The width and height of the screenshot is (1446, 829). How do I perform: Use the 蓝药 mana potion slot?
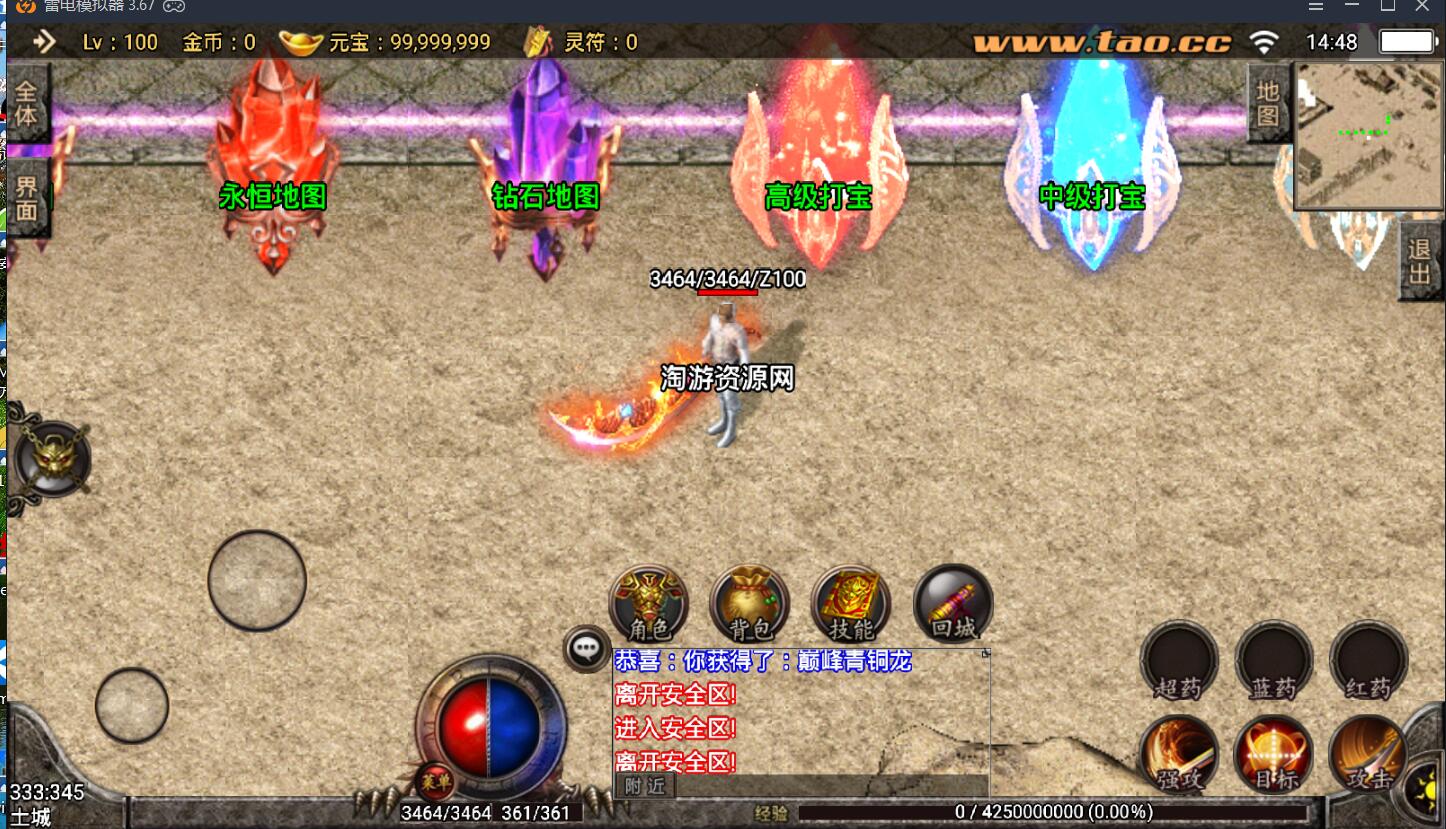click(x=1273, y=660)
